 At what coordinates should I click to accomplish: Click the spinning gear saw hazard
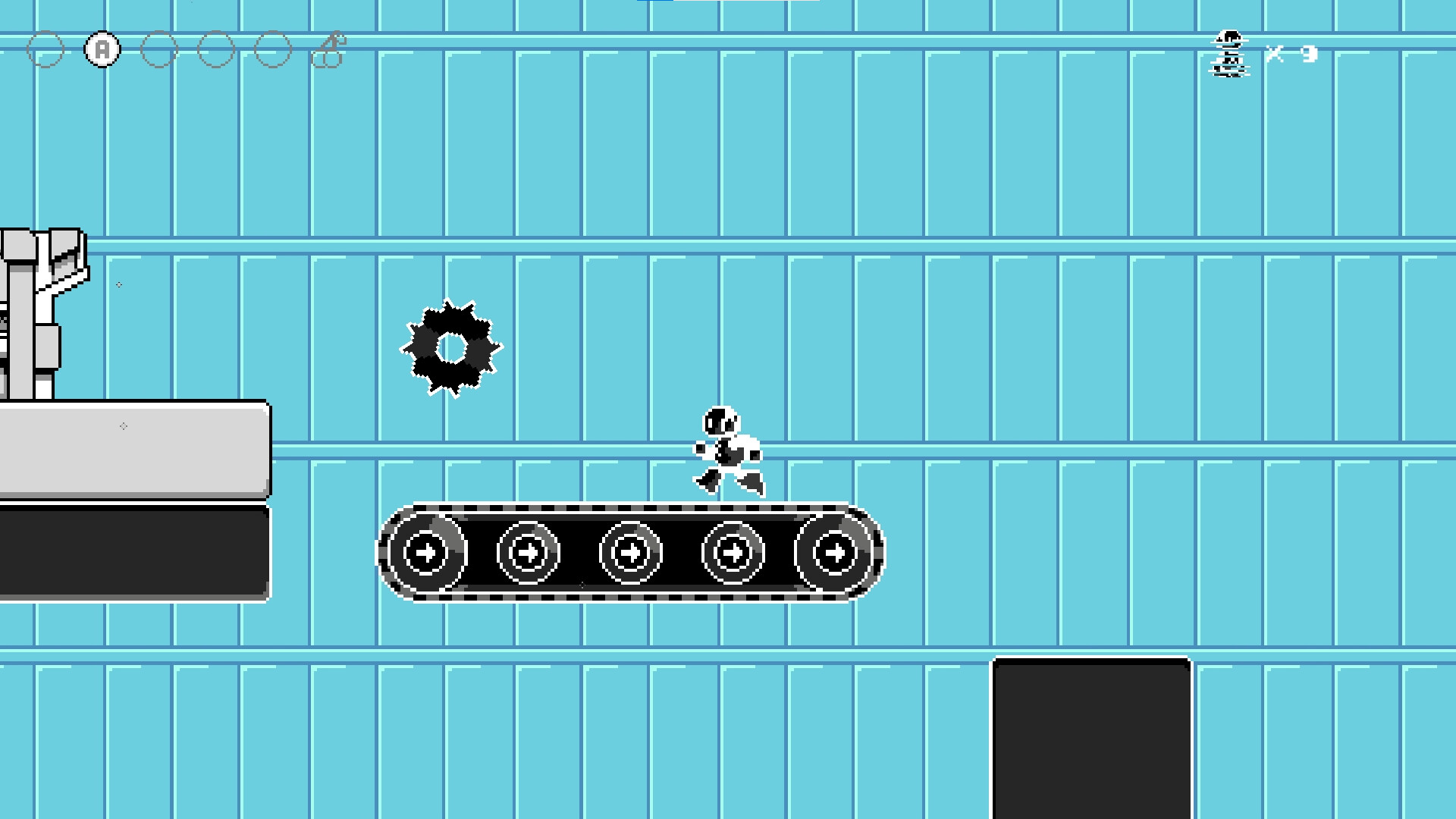[453, 348]
